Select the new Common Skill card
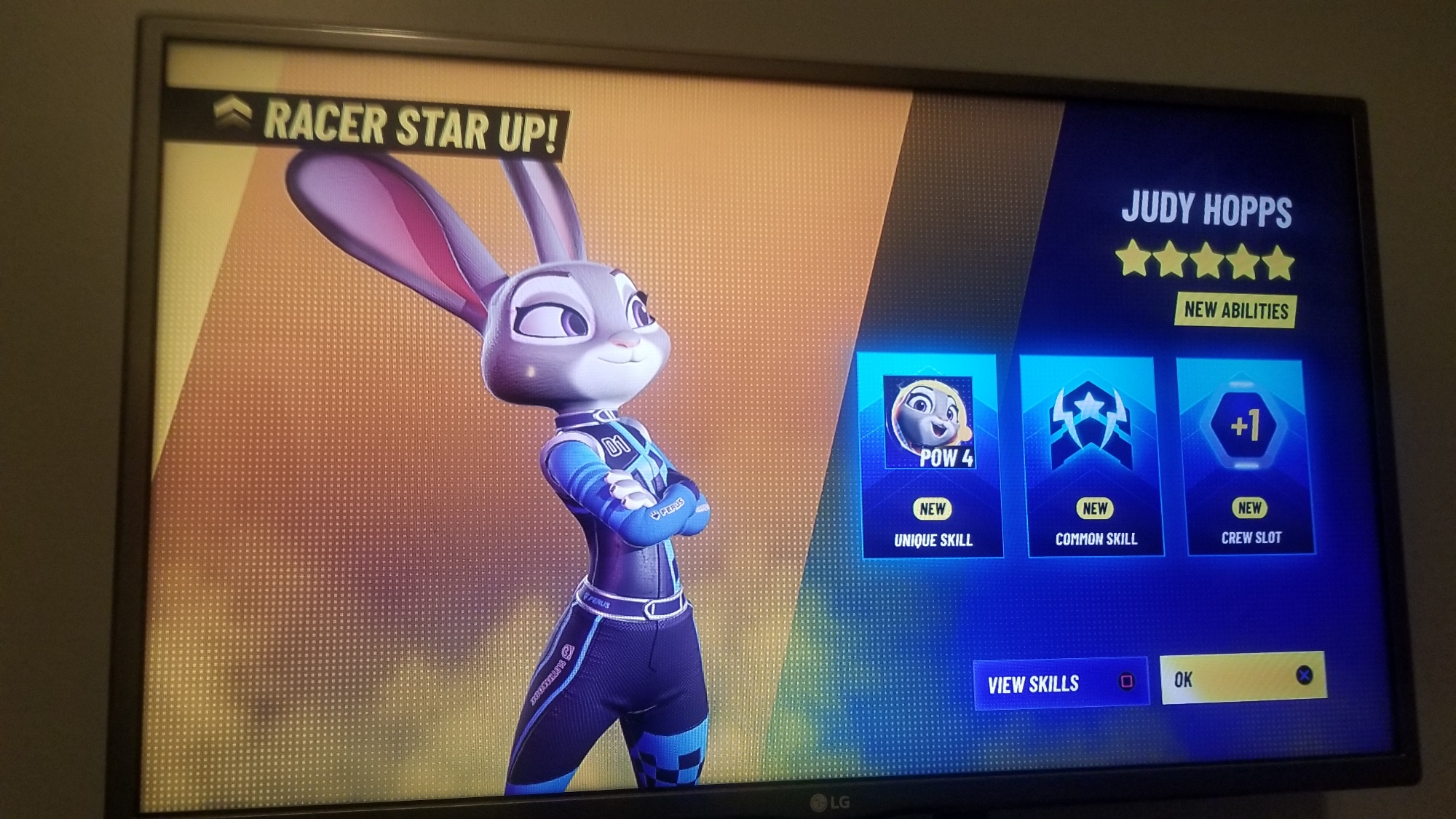 click(x=1093, y=456)
